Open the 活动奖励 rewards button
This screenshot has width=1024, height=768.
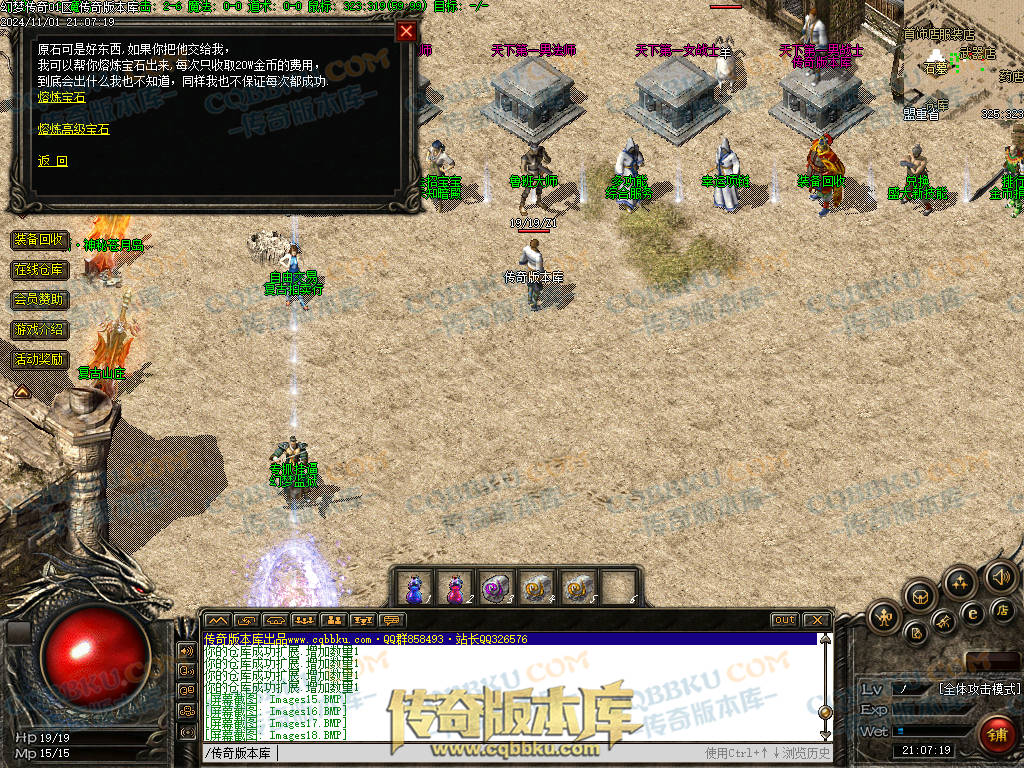[40, 359]
